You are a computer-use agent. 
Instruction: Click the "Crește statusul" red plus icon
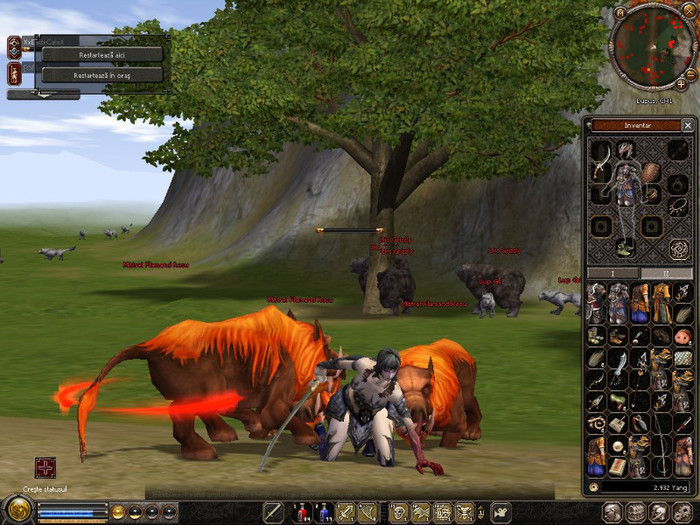pyautogui.click(x=45, y=467)
